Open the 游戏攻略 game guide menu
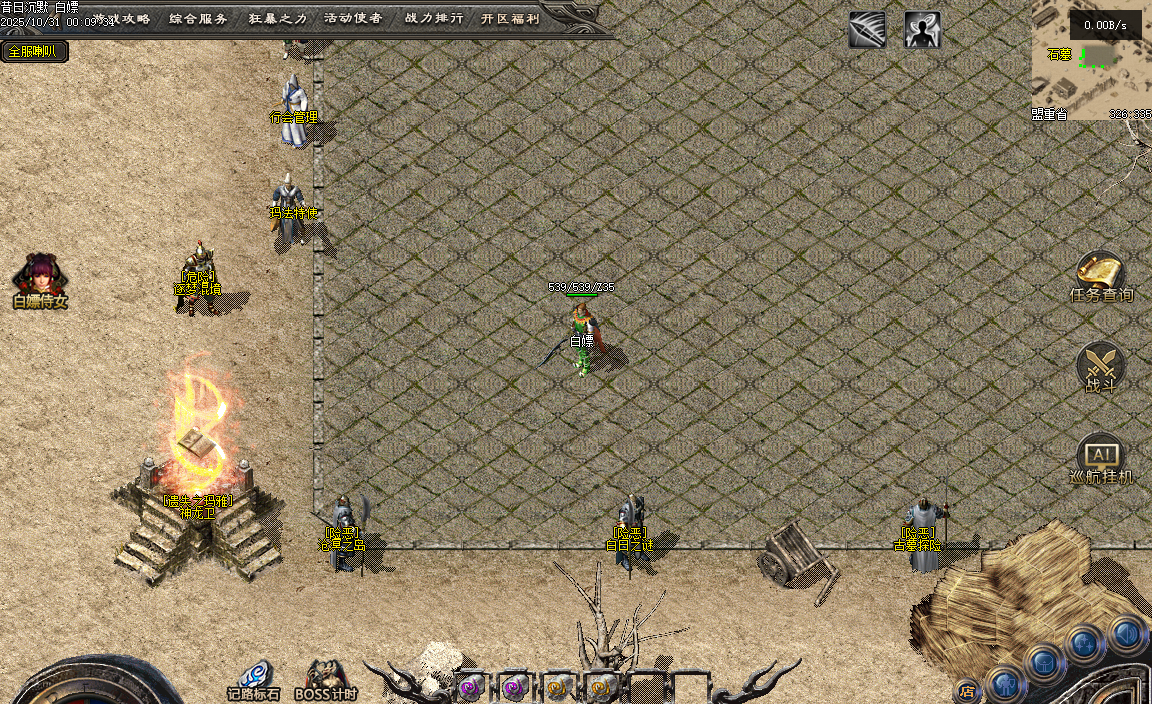This screenshot has height=704, width=1152. pos(118,18)
